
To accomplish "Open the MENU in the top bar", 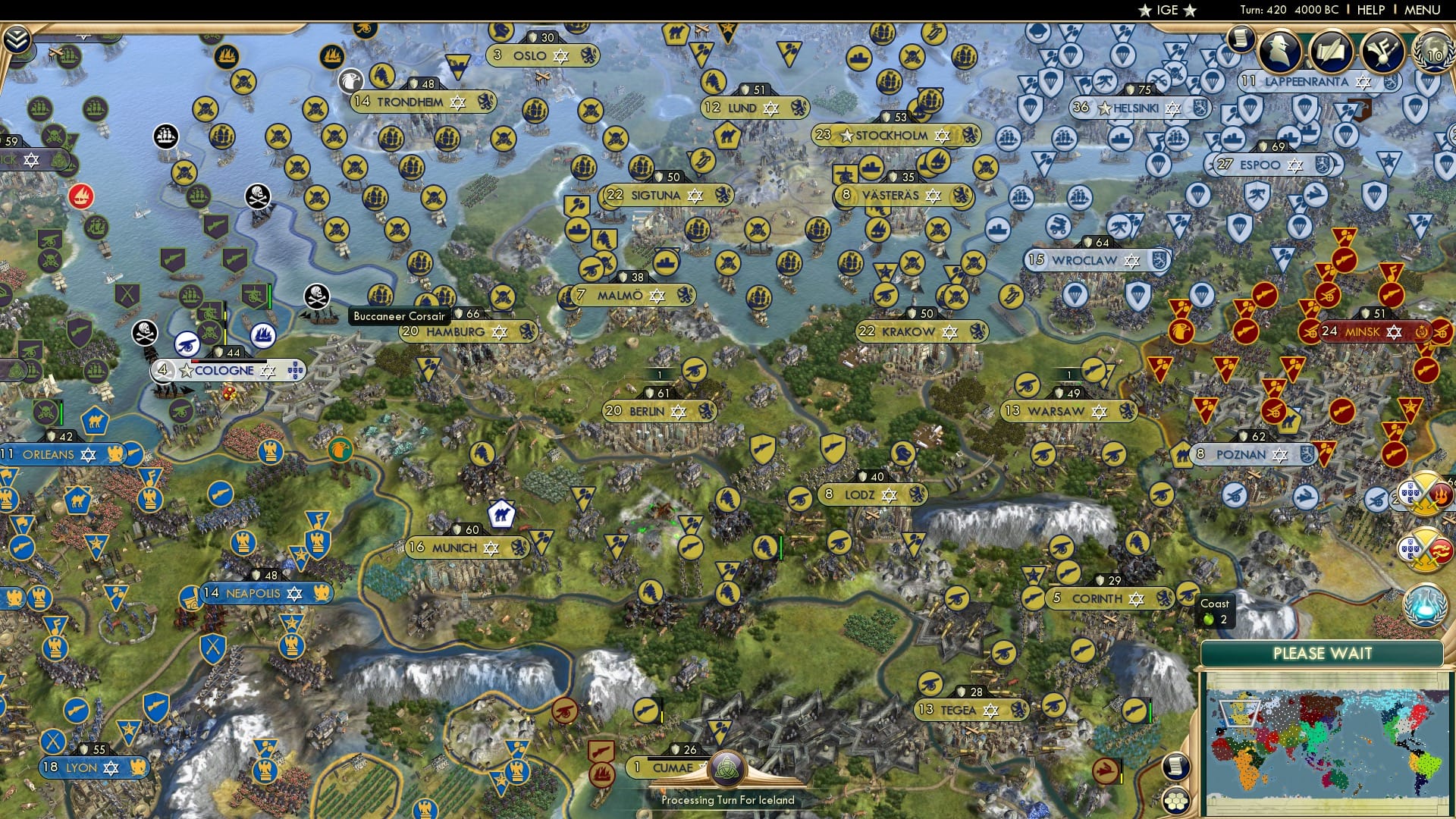I will tap(1422, 9).
